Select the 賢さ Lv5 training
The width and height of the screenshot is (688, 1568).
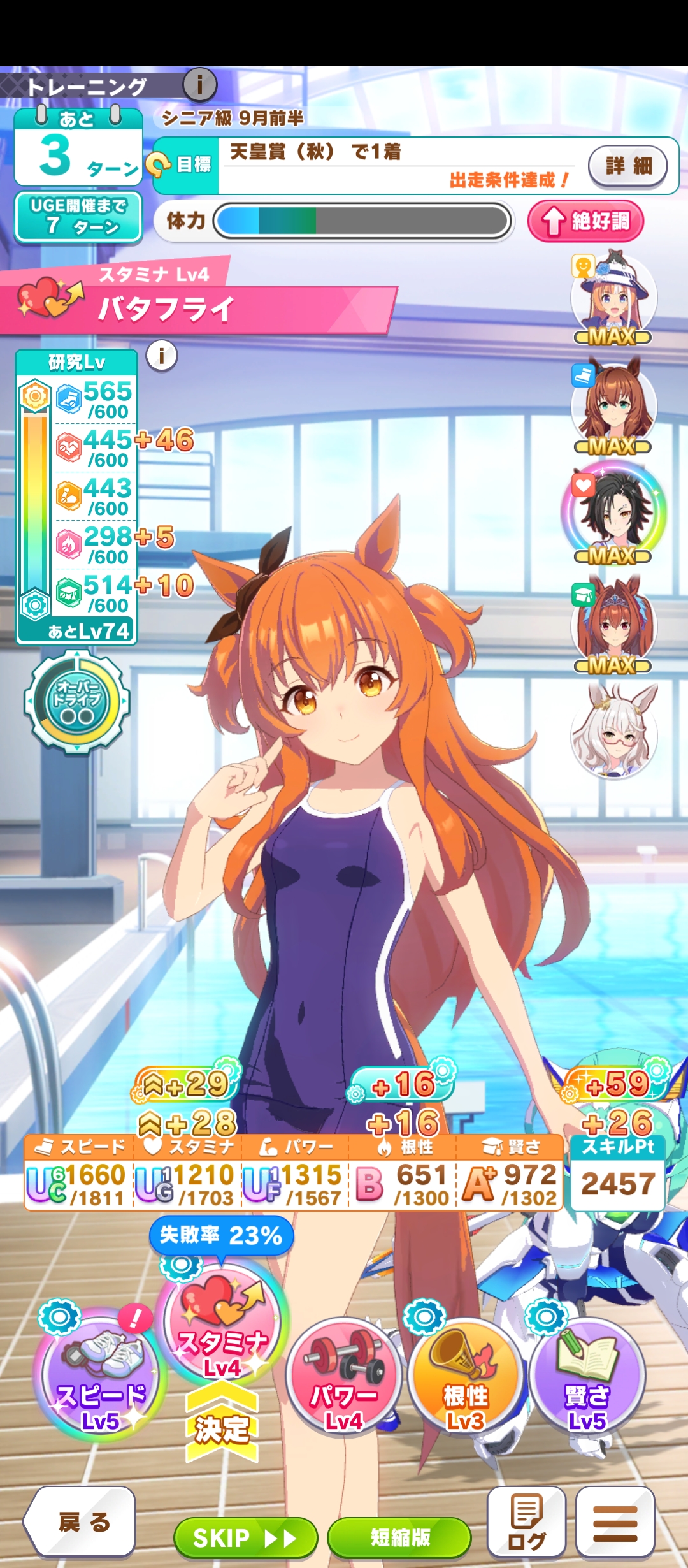[x=587, y=1377]
